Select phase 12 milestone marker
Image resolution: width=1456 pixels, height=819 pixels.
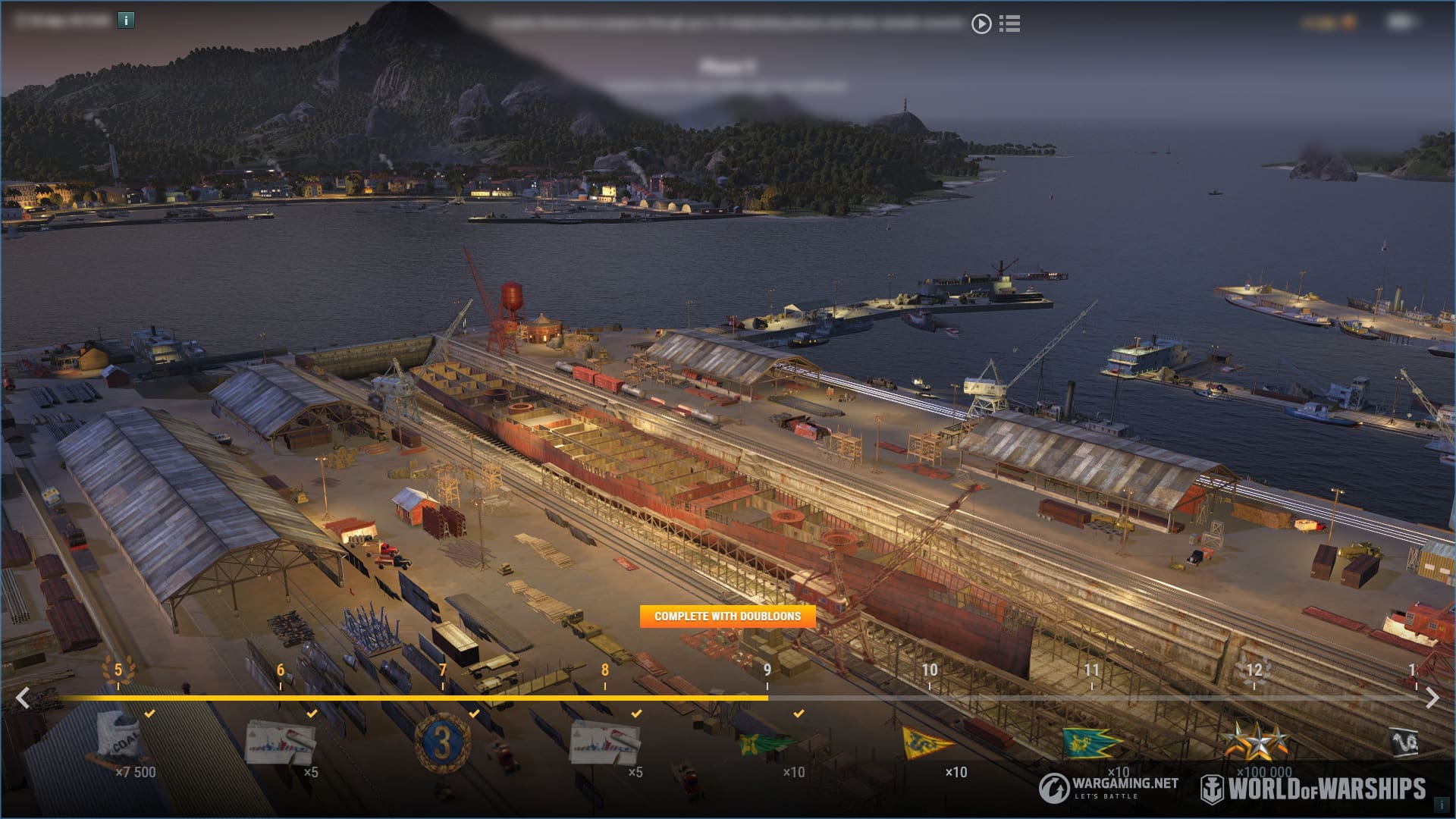click(x=1254, y=670)
